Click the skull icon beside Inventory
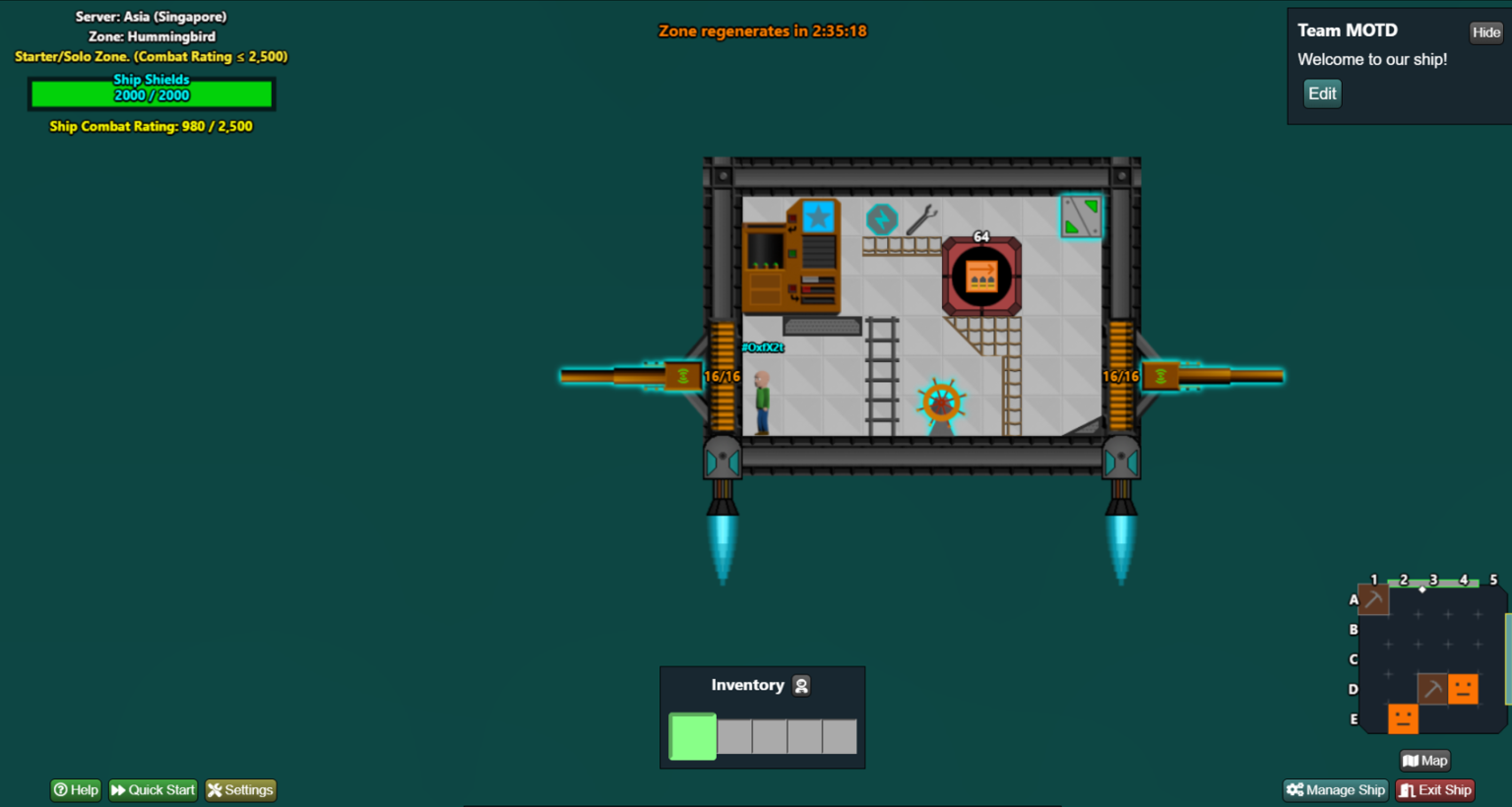 [801, 686]
